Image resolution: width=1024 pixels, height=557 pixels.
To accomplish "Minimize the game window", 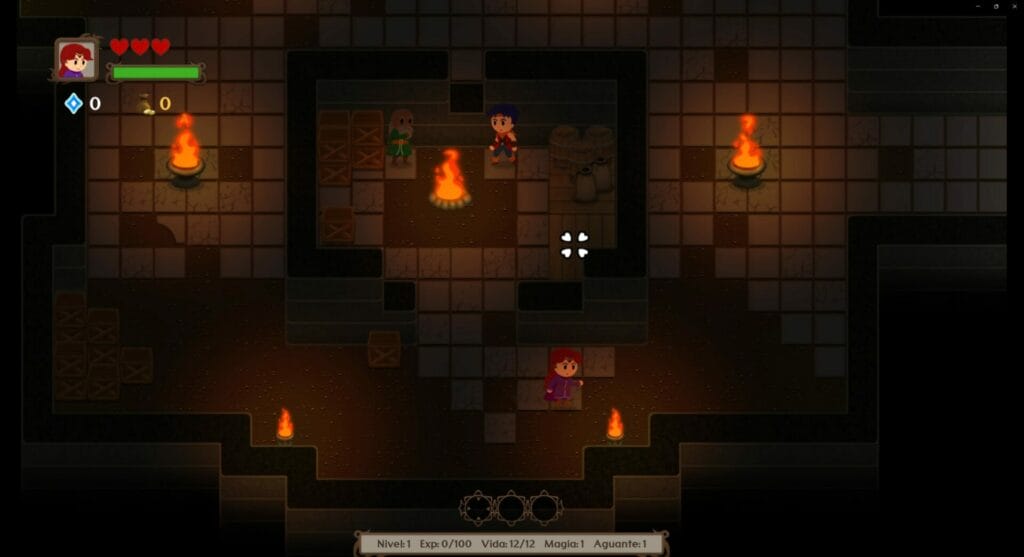I will [978, 6].
